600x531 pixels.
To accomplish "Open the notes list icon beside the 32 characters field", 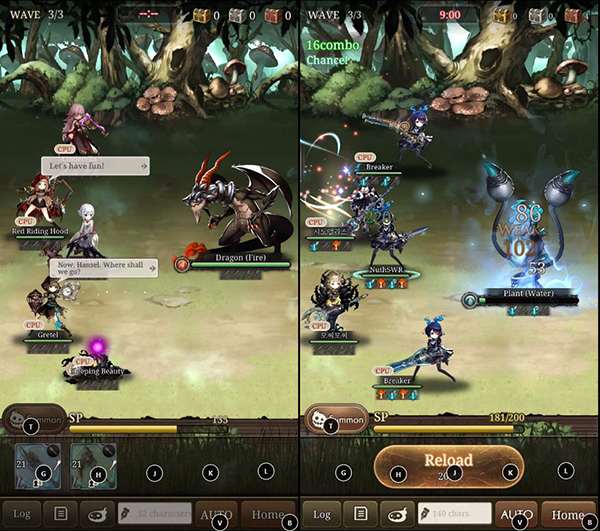I will (x=61, y=514).
